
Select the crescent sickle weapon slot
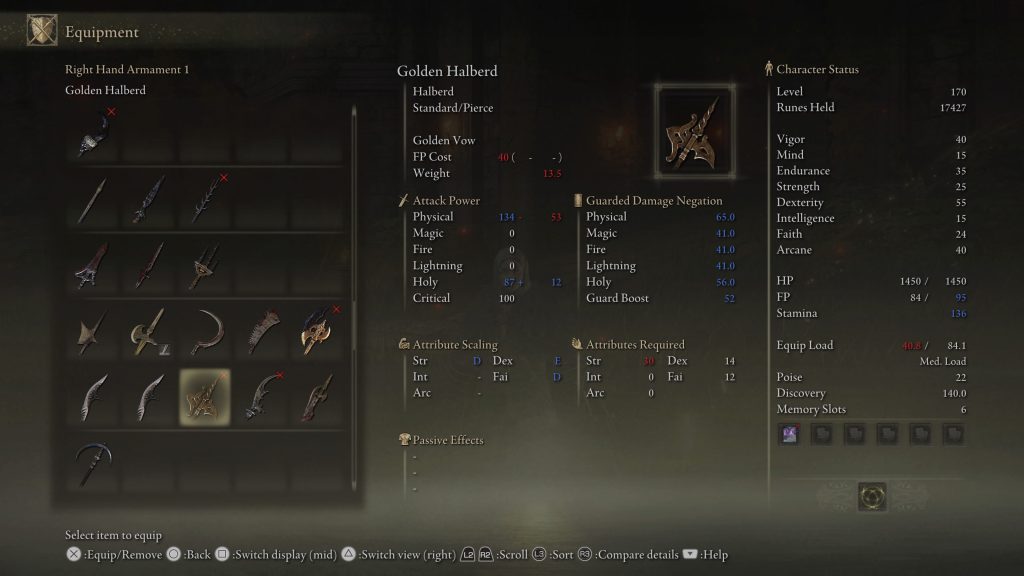(205, 331)
